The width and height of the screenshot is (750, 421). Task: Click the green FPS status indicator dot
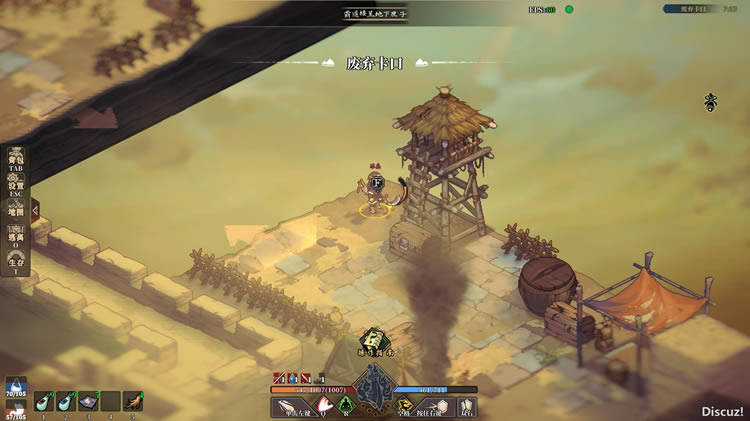pos(569,9)
